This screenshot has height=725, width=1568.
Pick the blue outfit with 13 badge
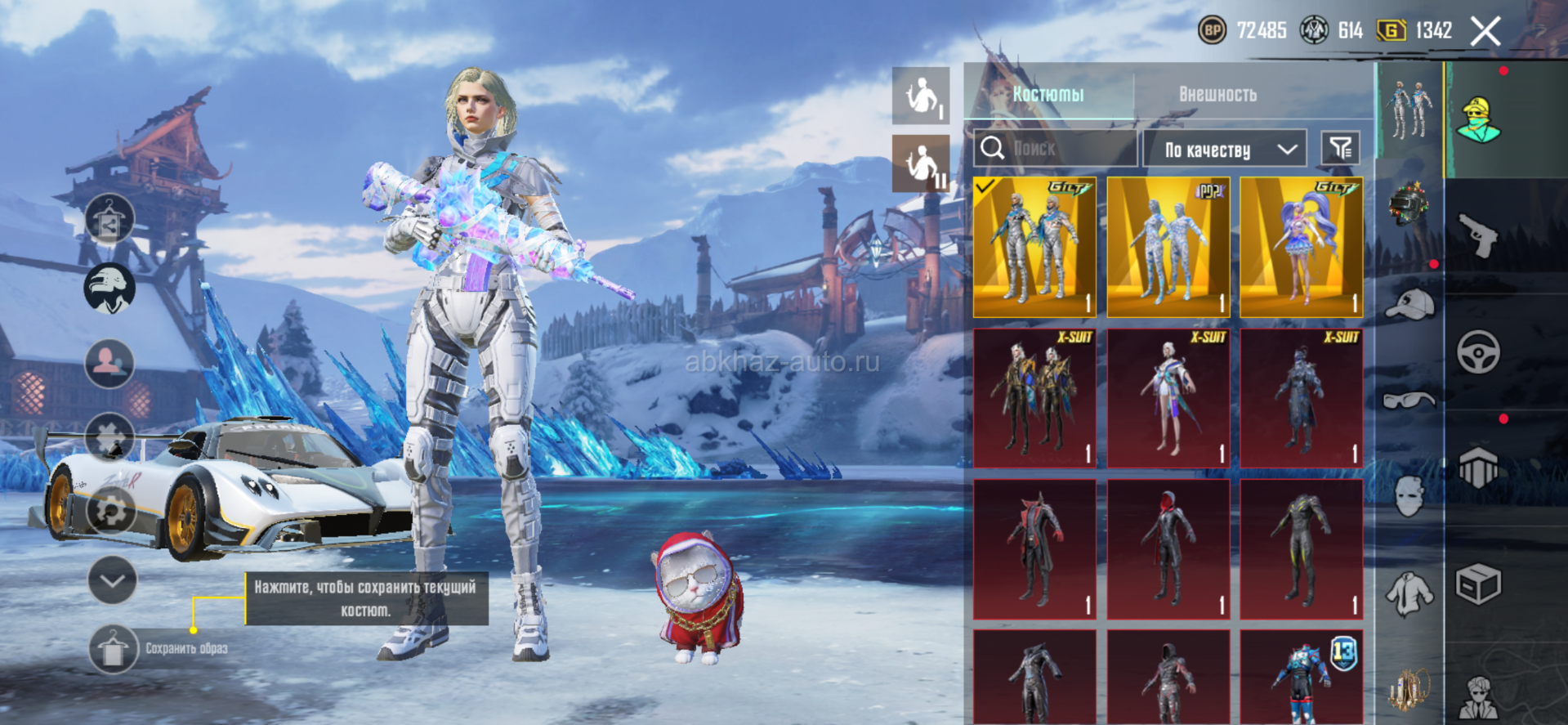pos(1301,676)
